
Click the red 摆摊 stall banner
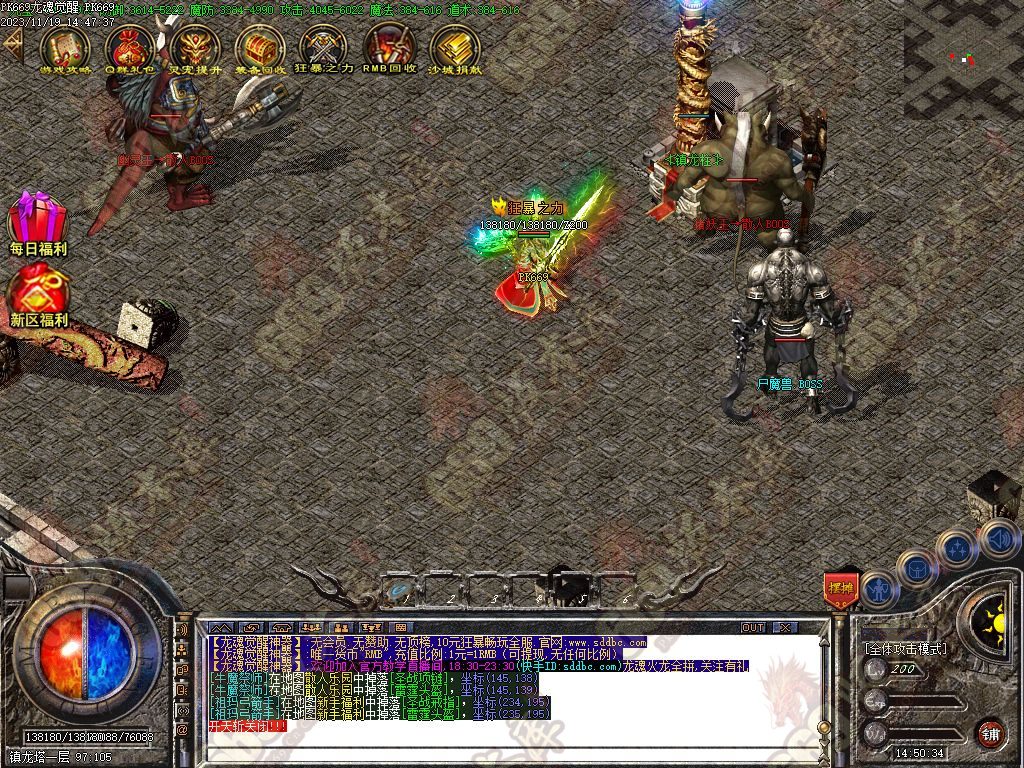[840, 589]
